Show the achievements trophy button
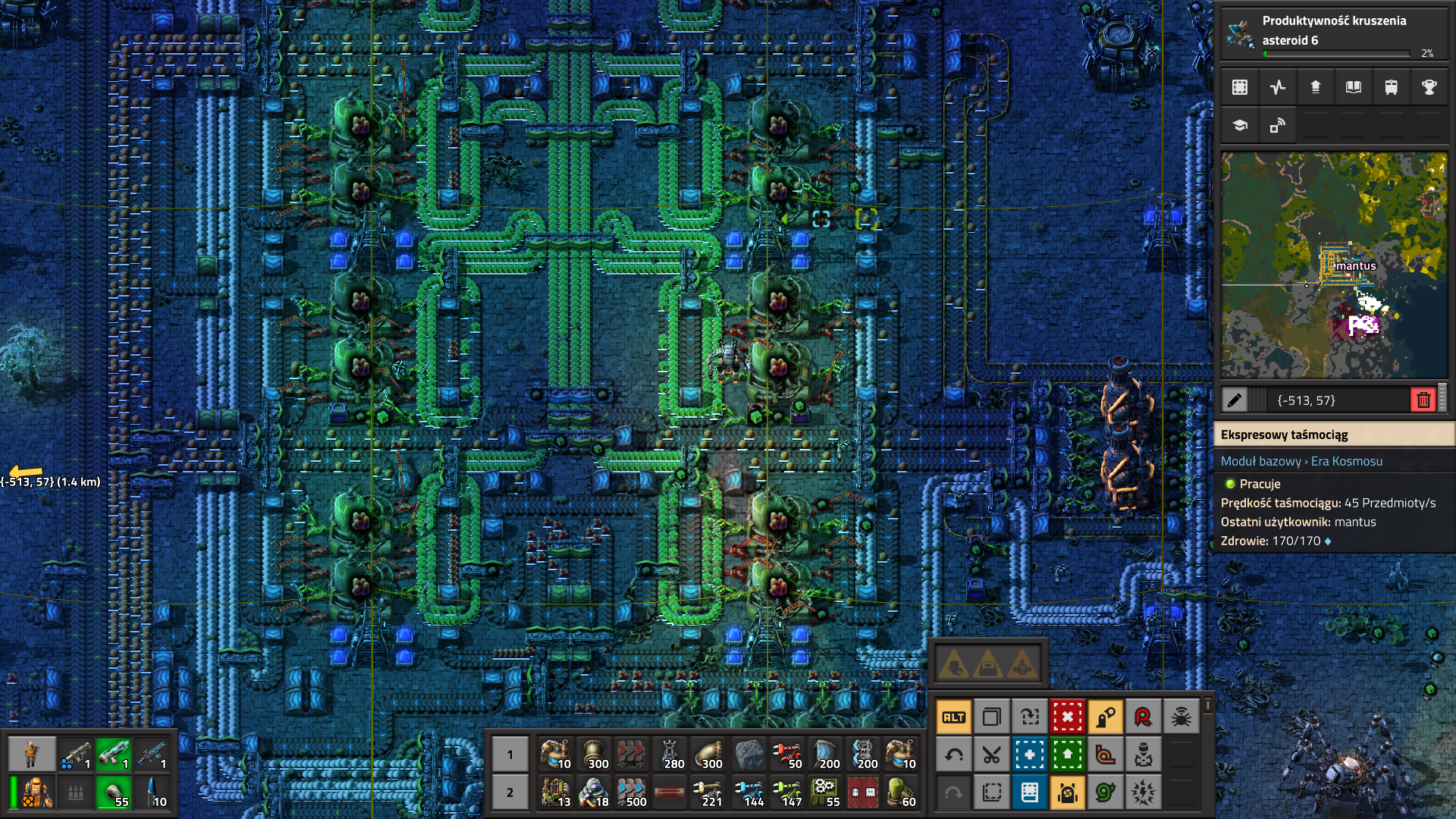Viewport: 1456px width, 819px height. (1429, 87)
